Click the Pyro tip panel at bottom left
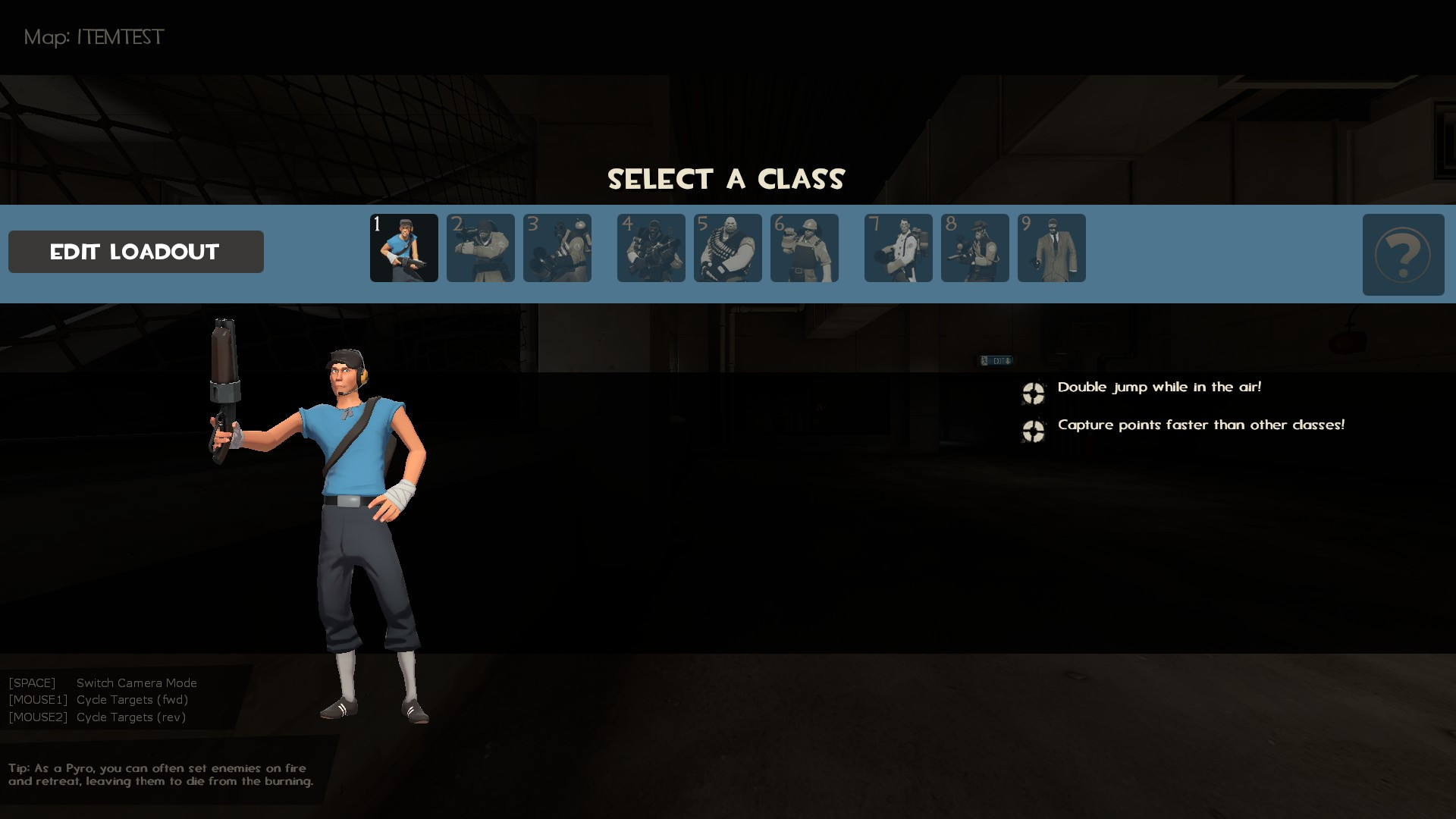The height and width of the screenshot is (819, 1456). 159,775
